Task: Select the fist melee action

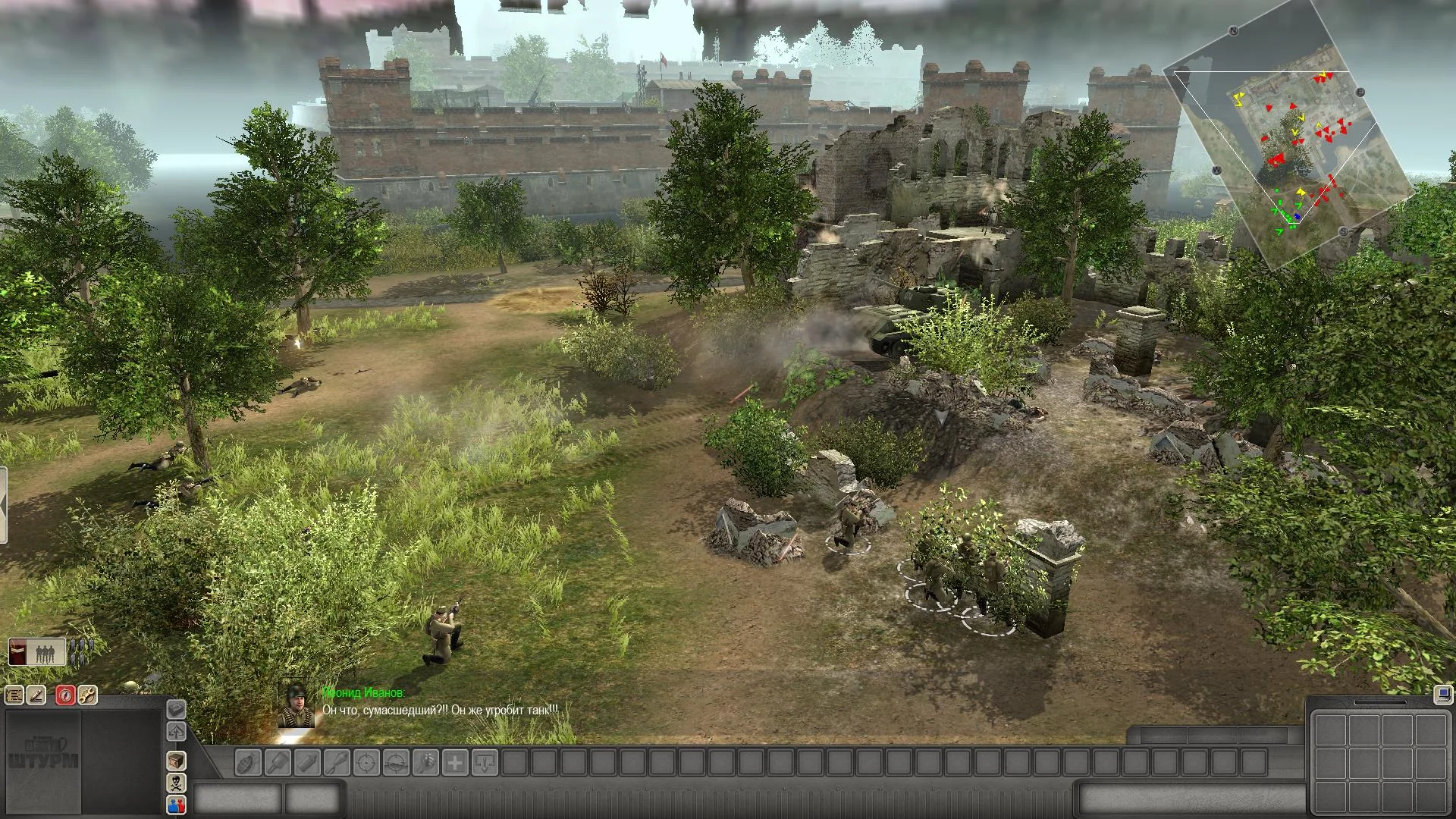Action: (x=425, y=763)
